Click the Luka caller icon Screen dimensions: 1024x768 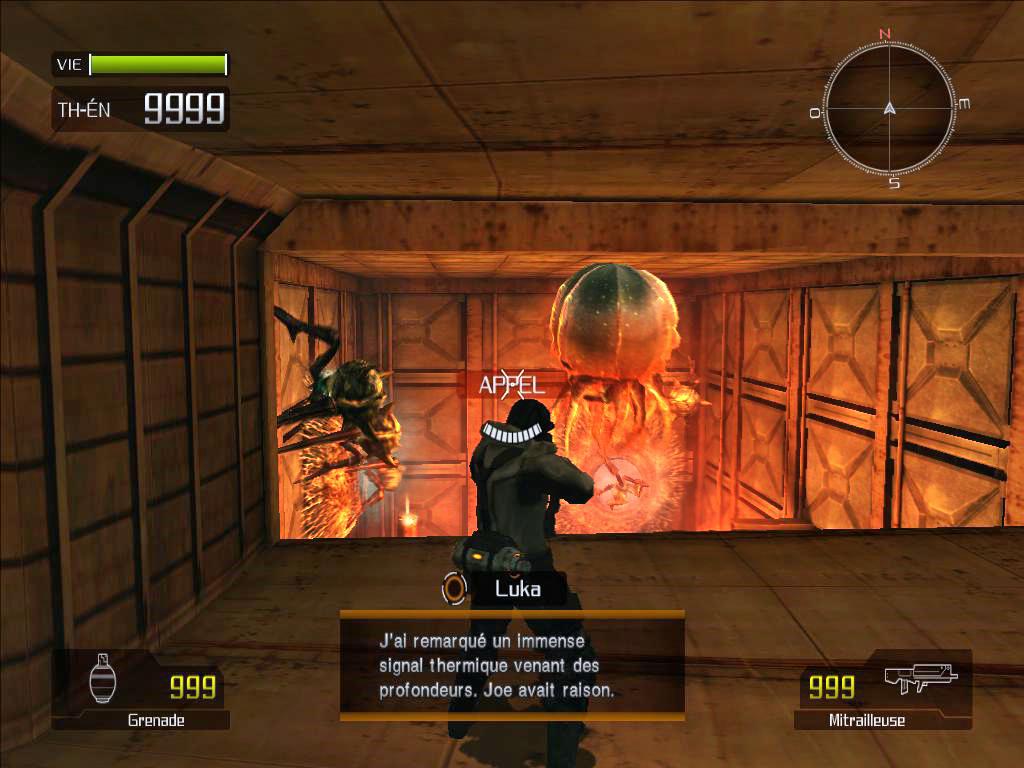(455, 588)
